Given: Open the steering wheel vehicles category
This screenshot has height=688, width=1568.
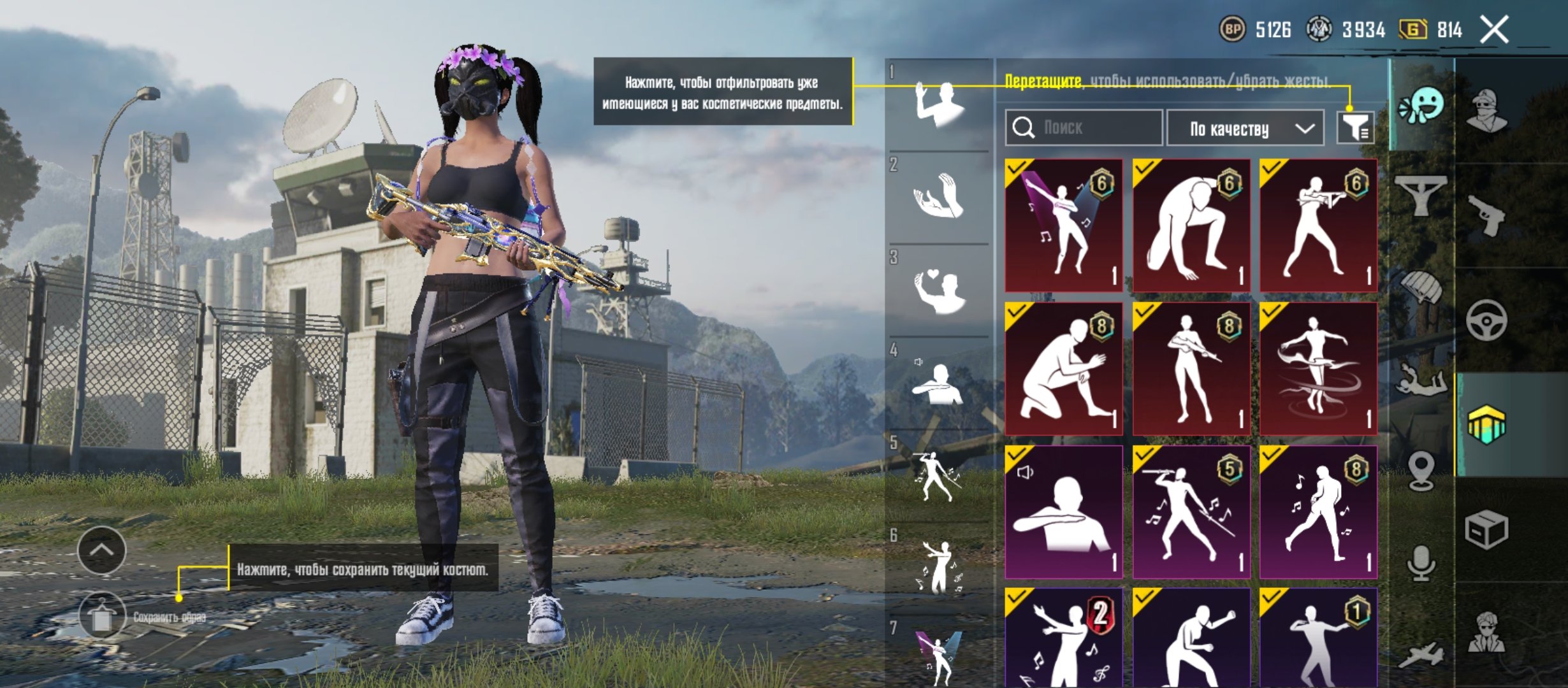Looking at the screenshot, I should coord(1486,320).
